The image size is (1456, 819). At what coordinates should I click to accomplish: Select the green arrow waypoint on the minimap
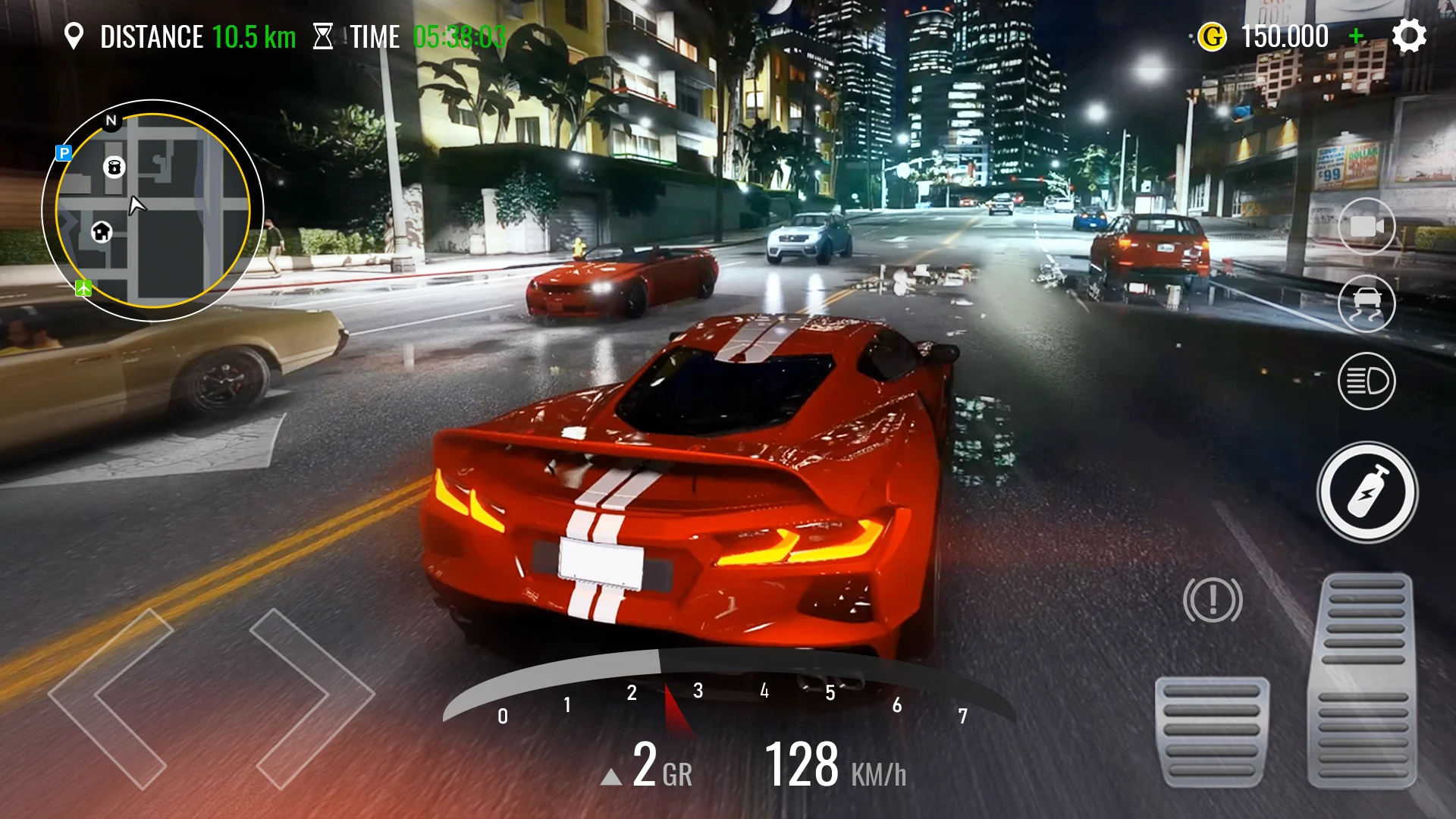[x=83, y=287]
